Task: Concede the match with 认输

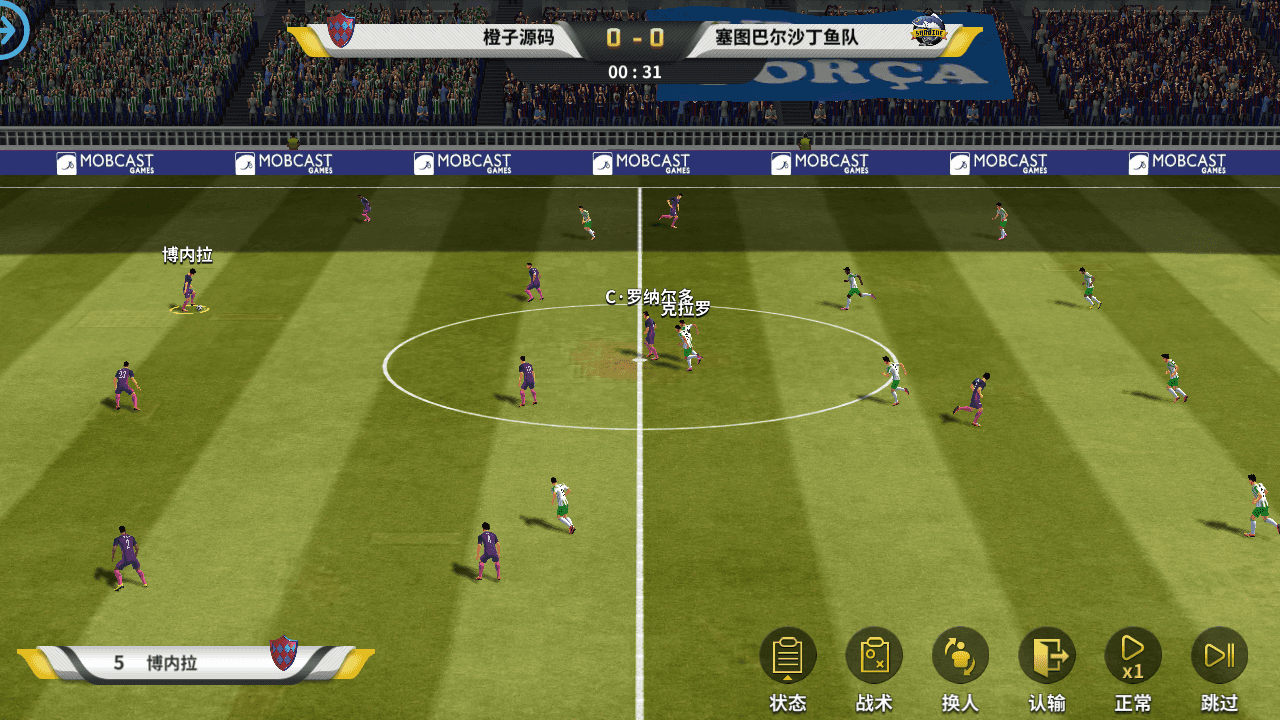Action: pos(1047,657)
